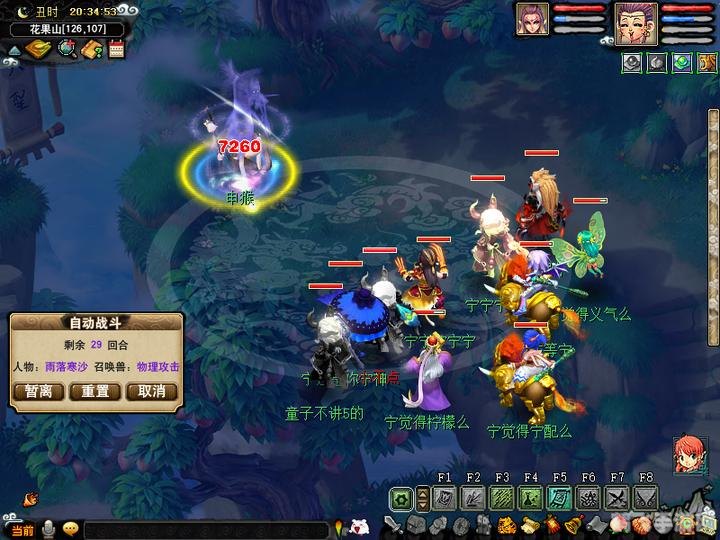Open the world map magnifier globe icon

click(68, 50)
